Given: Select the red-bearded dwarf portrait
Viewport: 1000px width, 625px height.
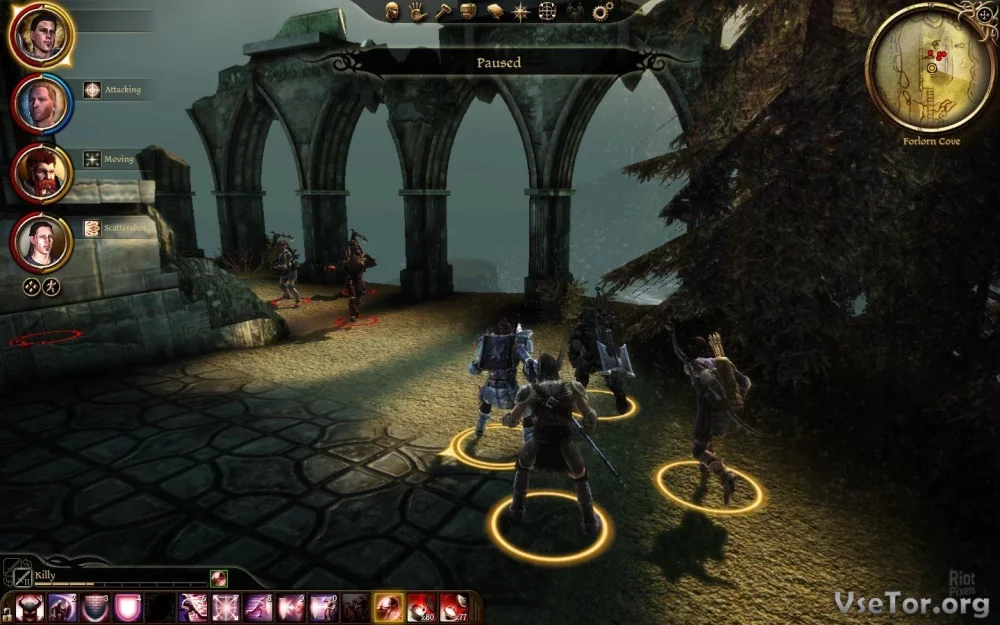Looking at the screenshot, I should point(41,172).
